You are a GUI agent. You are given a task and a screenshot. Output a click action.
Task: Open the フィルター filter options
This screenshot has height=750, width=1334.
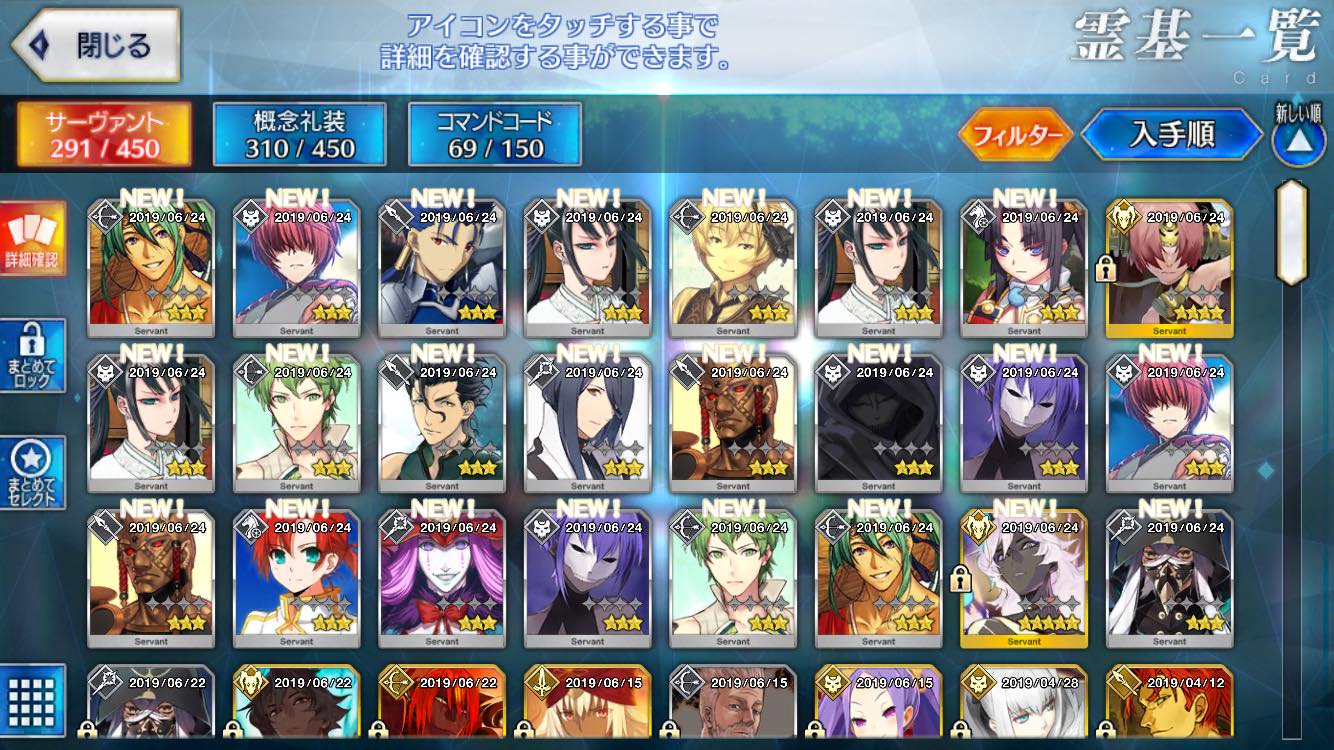tap(1016, 135)
